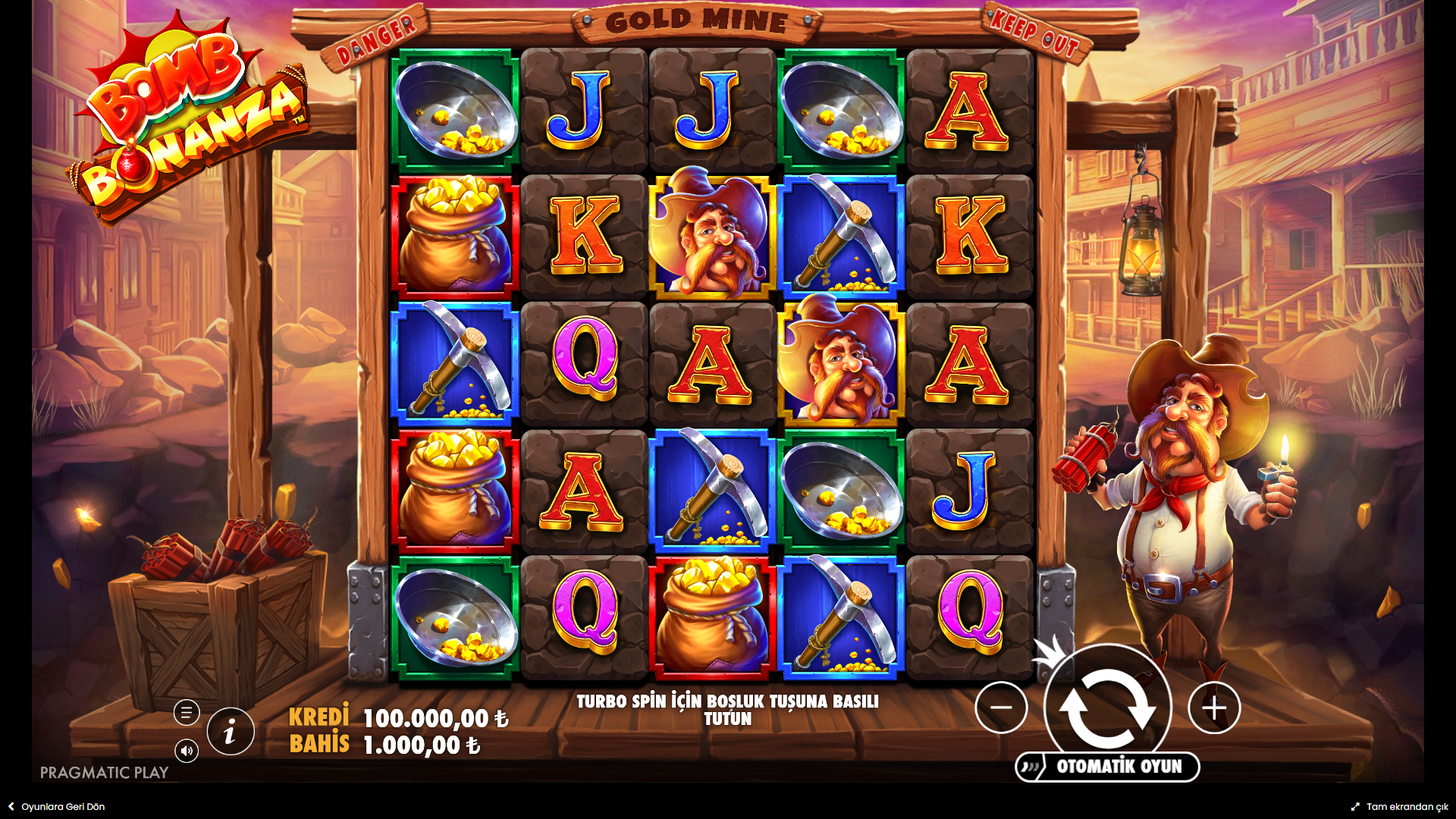Screen dimensions: 1456x819
Task: Toggle the sound speaker icon
Action: point(187,751)
